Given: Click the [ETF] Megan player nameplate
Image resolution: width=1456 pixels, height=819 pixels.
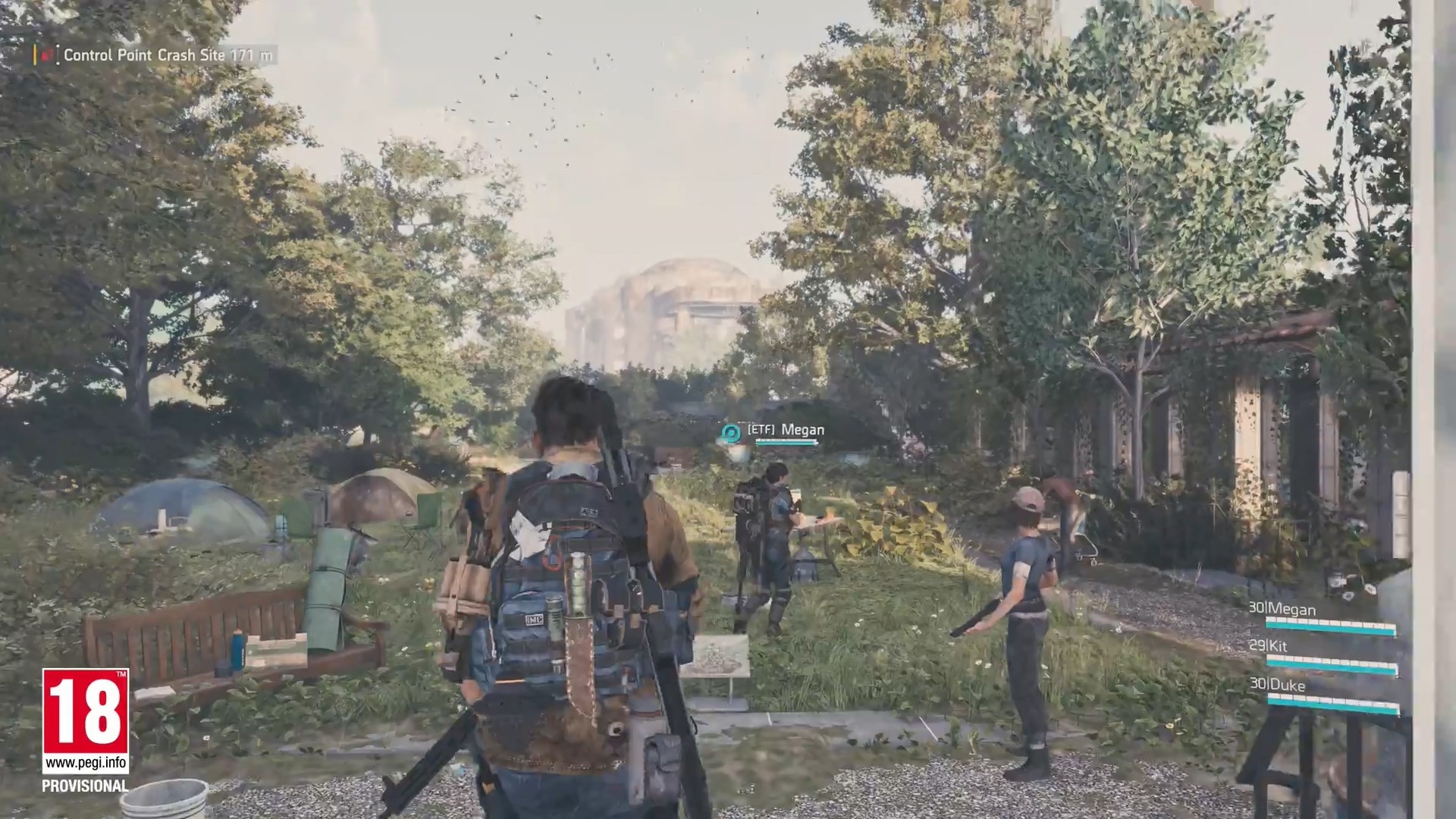Looking at the screenshot, I should click(x=786, y=430).
